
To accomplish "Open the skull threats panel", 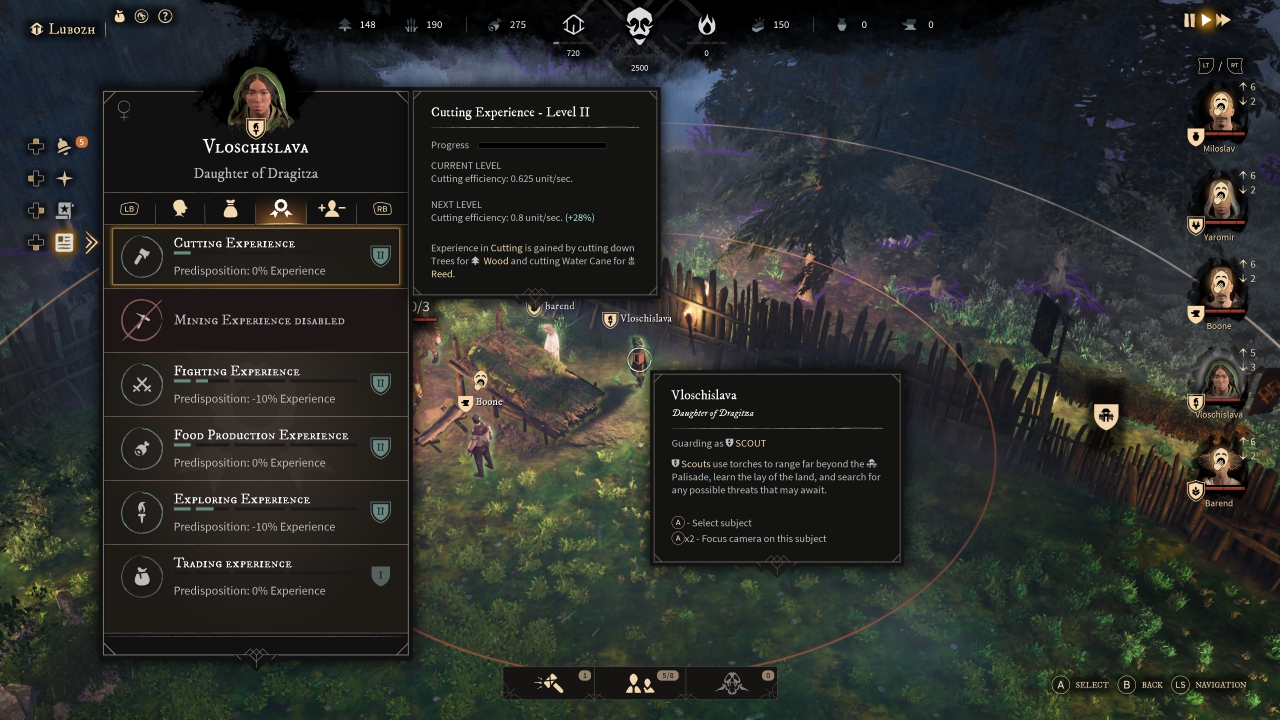I will pos(732,684).
